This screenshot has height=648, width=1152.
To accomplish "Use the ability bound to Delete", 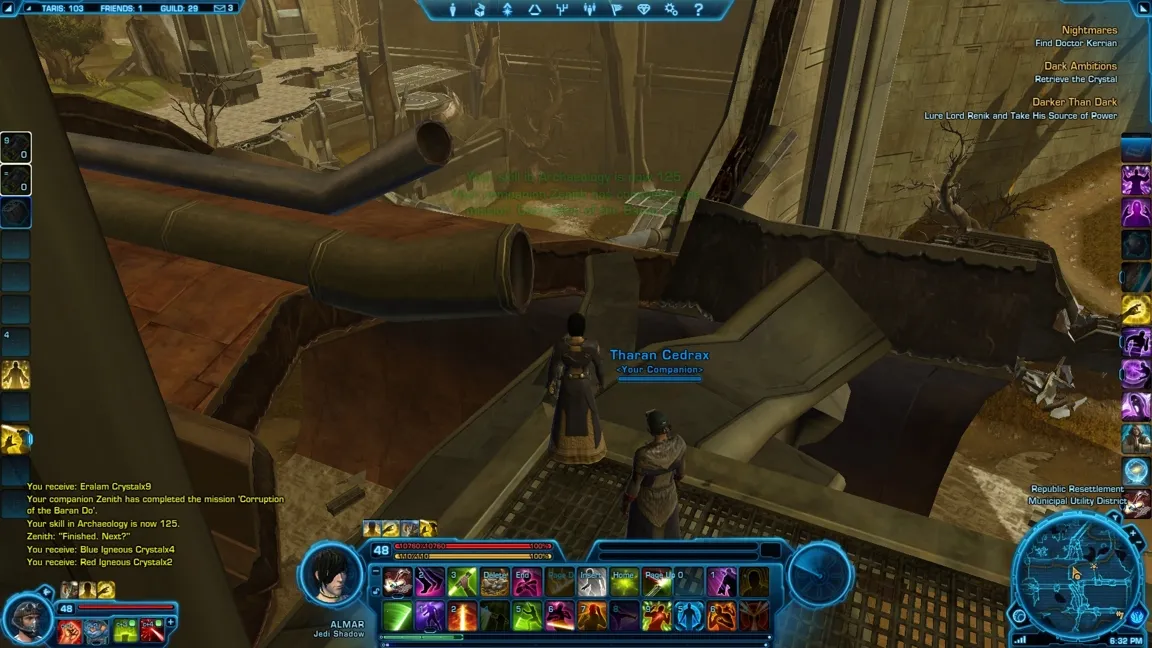I will click(495, 582).
